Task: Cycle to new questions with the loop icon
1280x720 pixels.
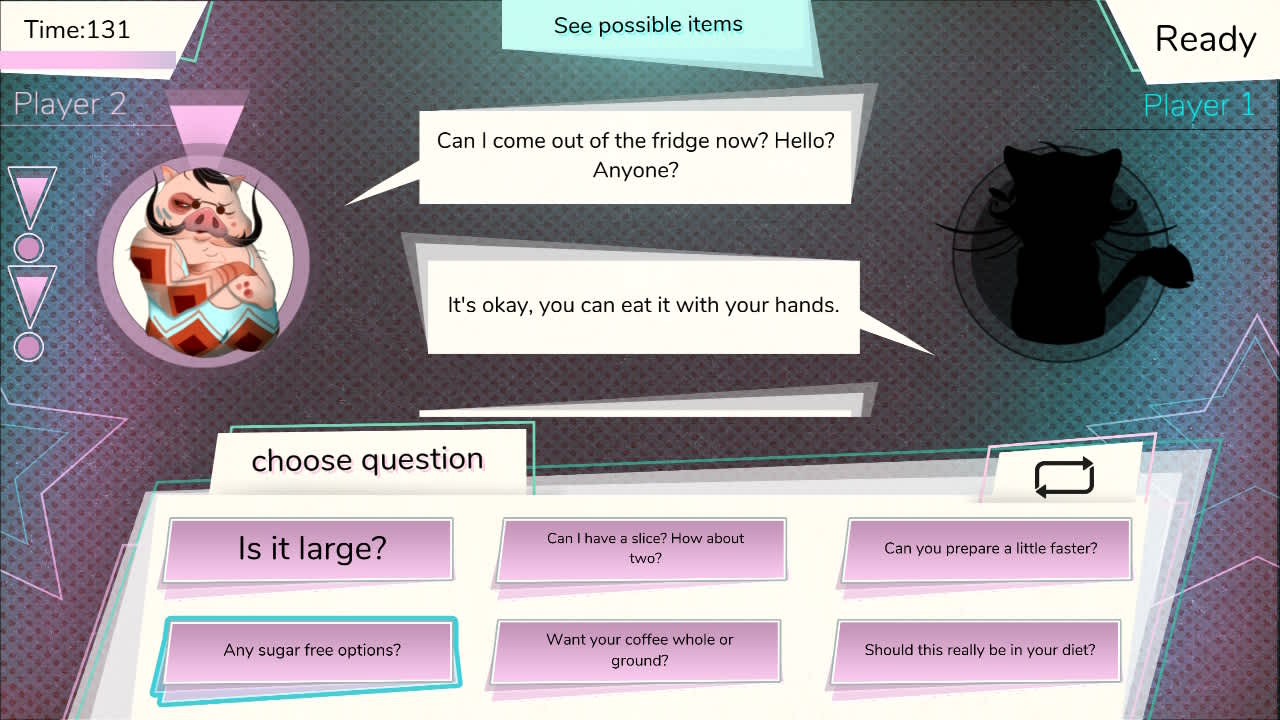Action: [1064, 476]
